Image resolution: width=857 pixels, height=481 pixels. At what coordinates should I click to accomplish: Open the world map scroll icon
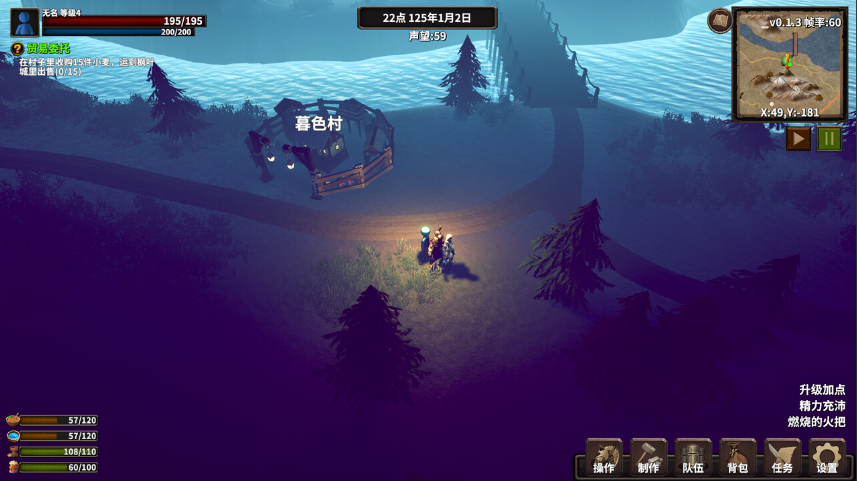click(x=720, y=21)
